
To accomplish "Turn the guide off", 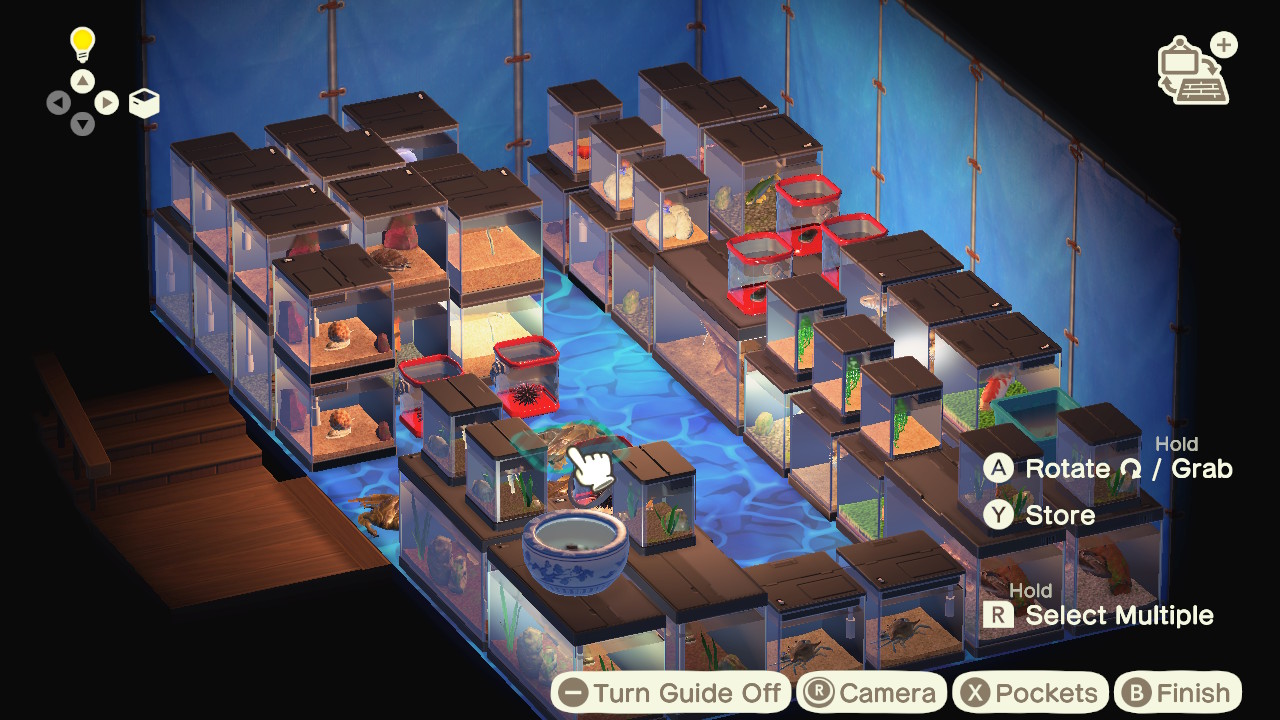I will click(x=670, y=693).
